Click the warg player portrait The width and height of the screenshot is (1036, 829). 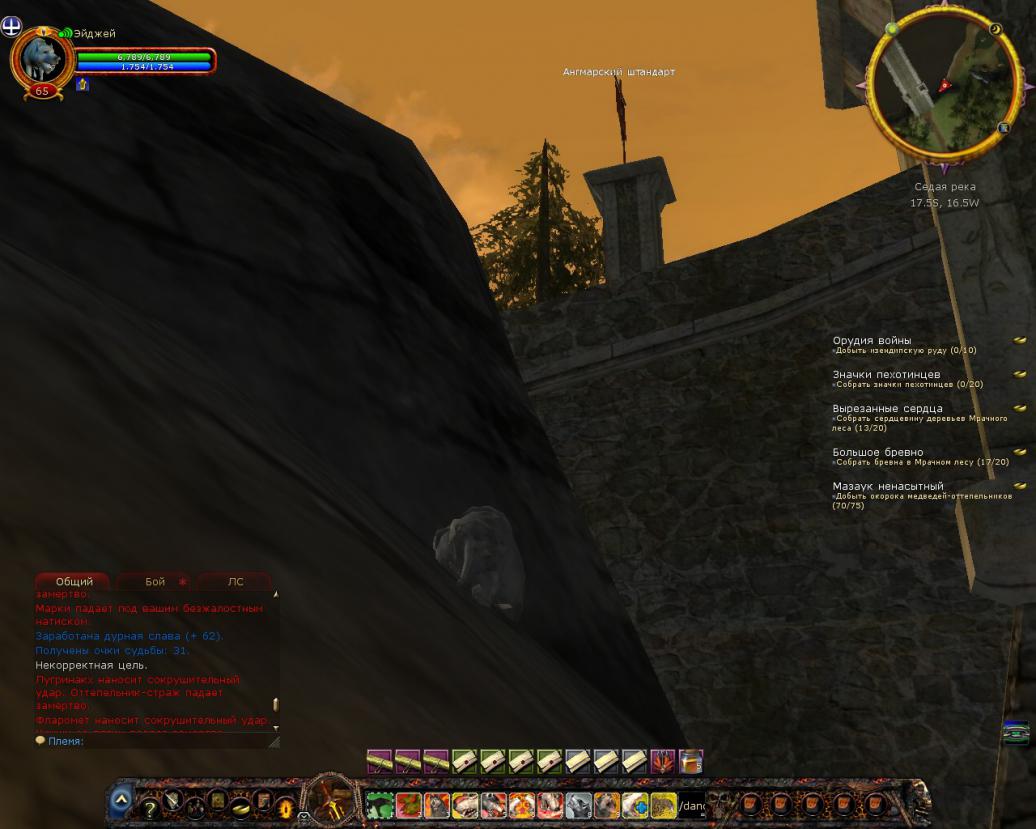41,57
